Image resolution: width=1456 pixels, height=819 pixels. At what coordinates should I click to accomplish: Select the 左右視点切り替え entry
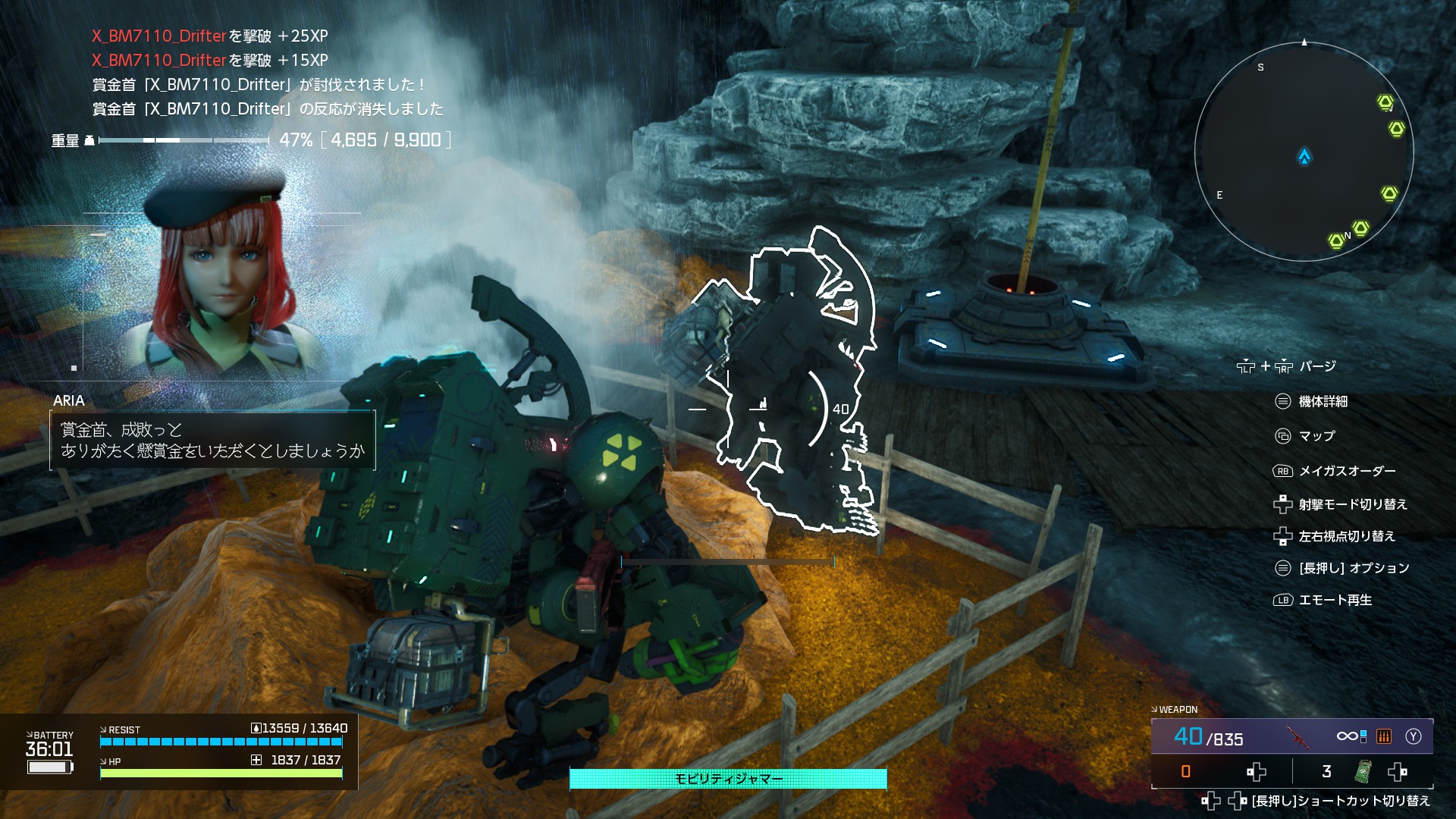click(x=1346, y=536)
